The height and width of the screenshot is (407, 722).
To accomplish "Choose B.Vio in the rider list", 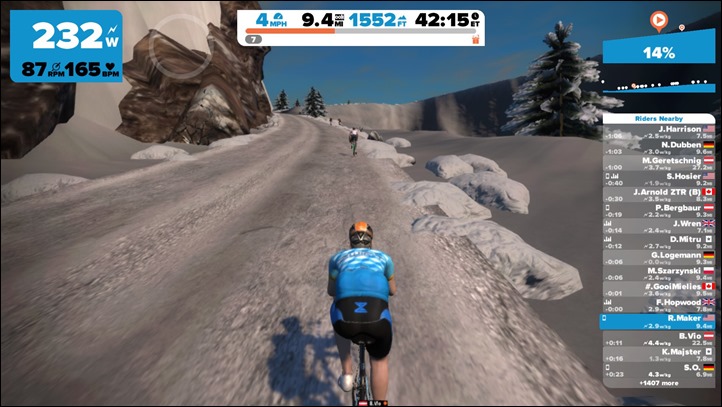I will coord(658,338).
